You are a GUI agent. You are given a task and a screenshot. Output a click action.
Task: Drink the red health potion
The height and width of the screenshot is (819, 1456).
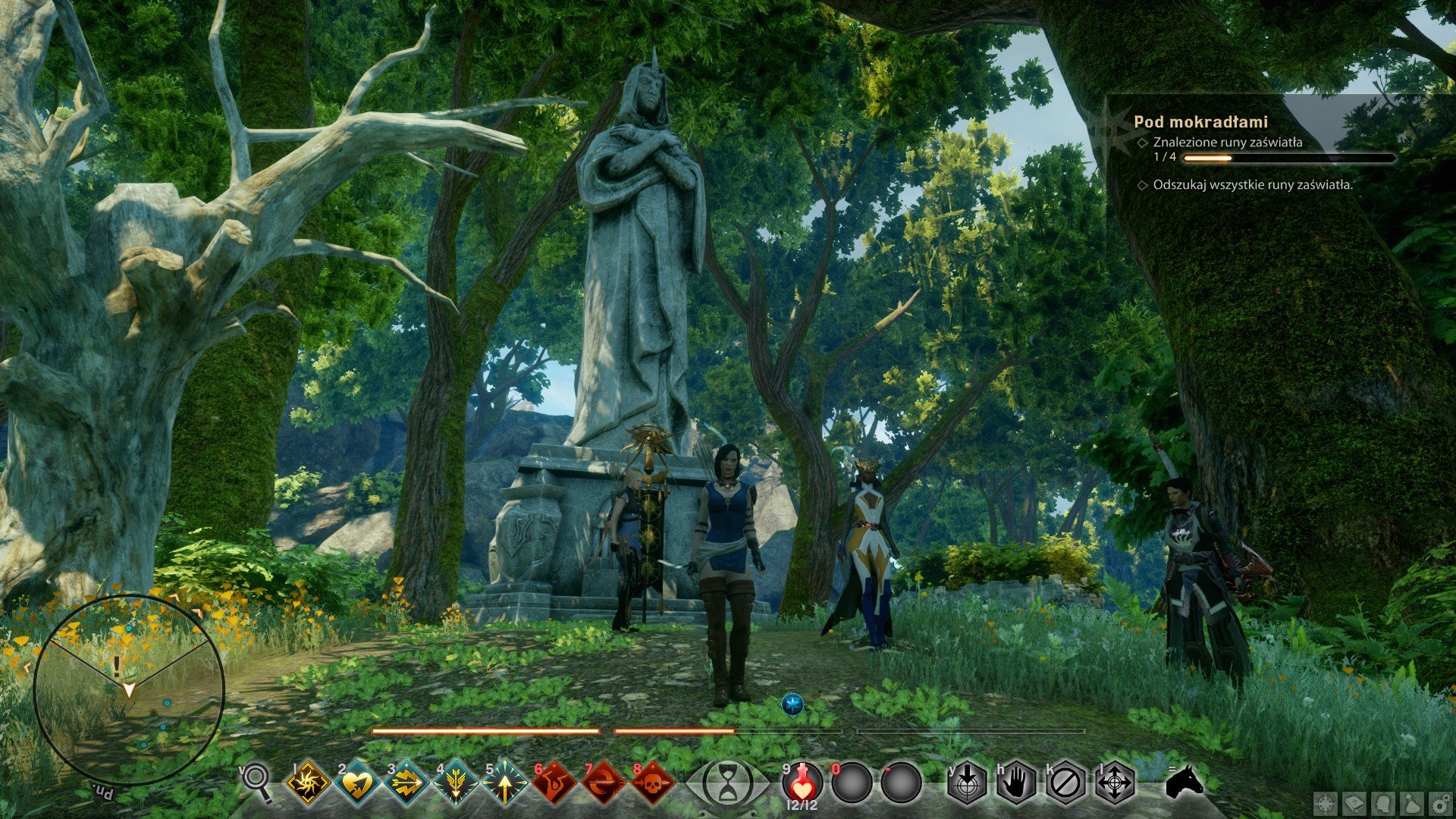802,782
